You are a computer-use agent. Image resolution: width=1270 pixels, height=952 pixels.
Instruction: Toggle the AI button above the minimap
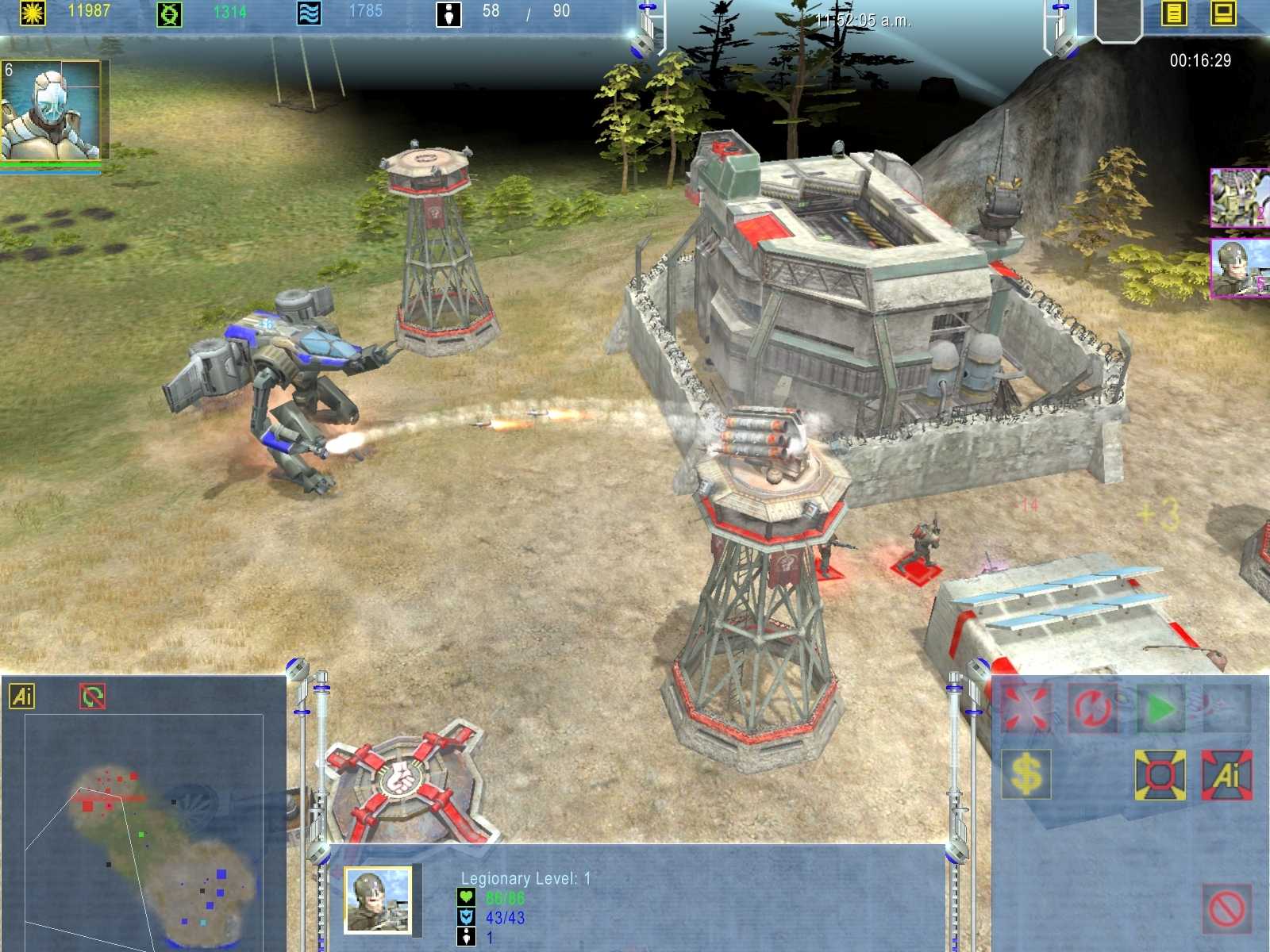pos(21,697)
